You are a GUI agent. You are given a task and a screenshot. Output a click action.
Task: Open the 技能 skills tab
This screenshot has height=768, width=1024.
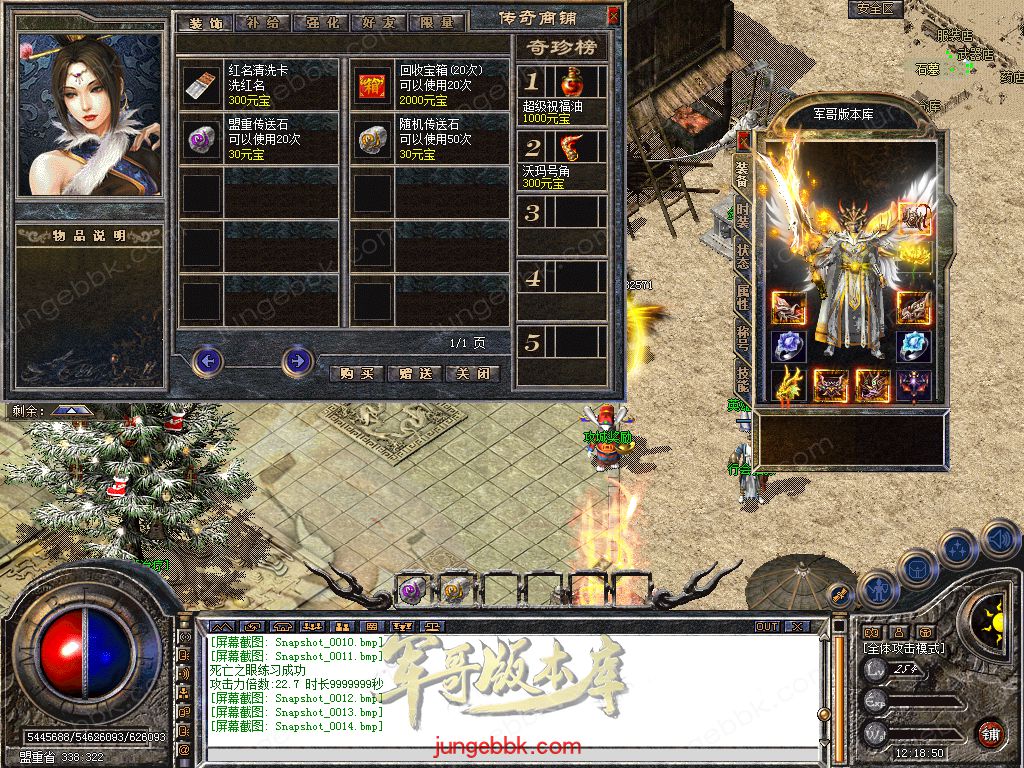743,378
